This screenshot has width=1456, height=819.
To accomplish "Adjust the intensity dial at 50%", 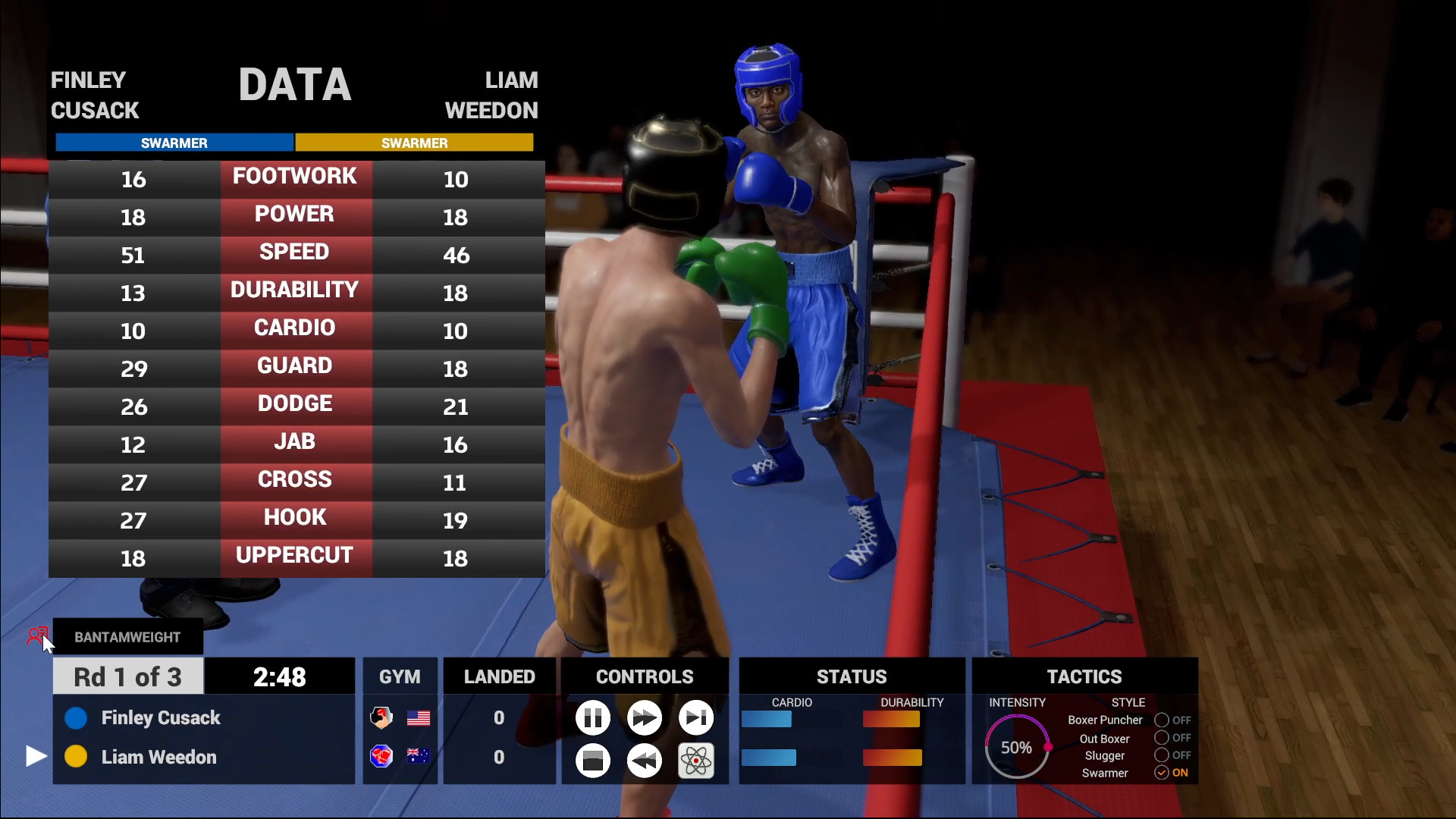I will pos(1017,747).
